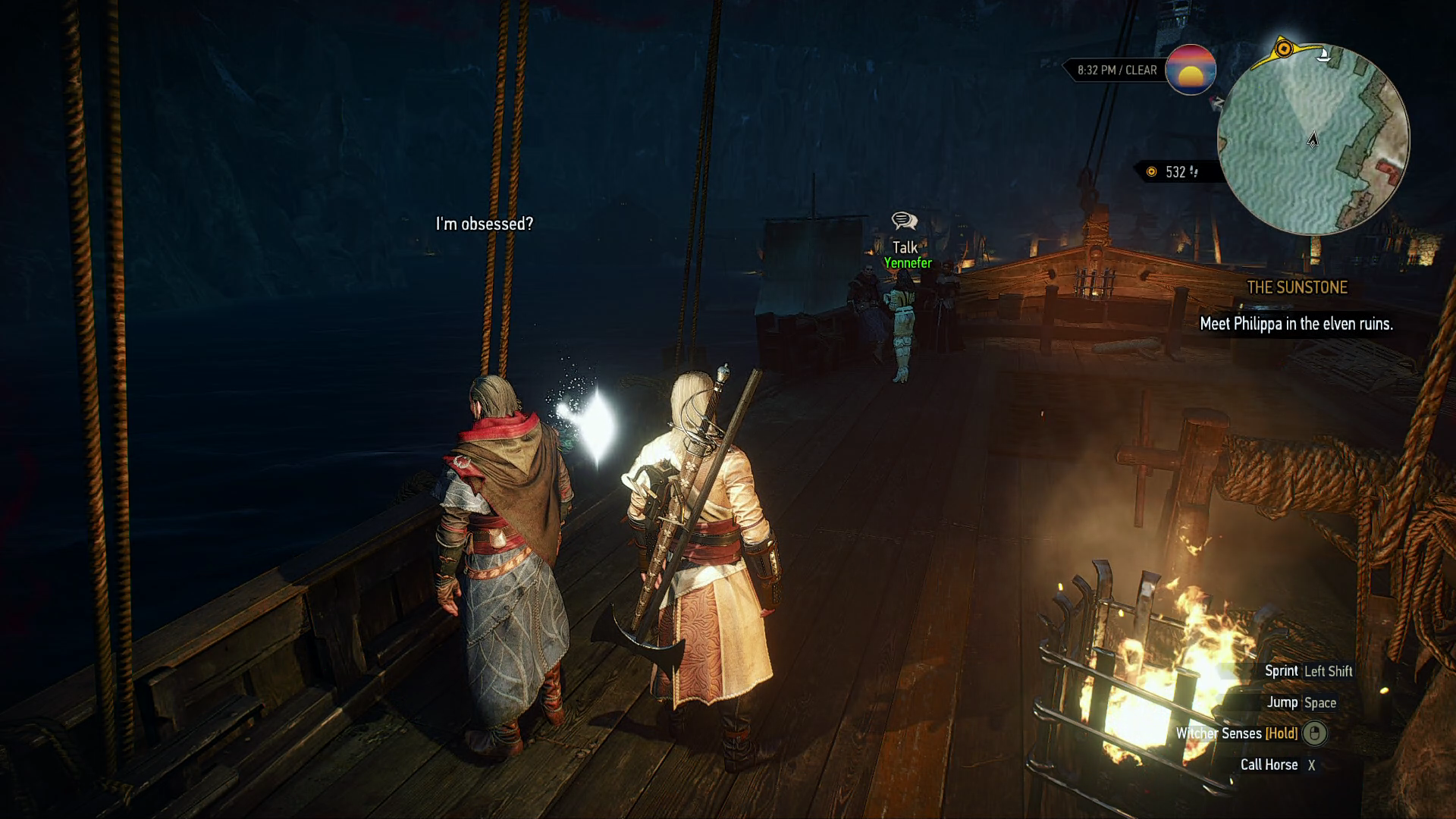Open The Sunstone quest tracker title
The height and width of the screenshot is (819, 1456).
[x=1297, y=287]
